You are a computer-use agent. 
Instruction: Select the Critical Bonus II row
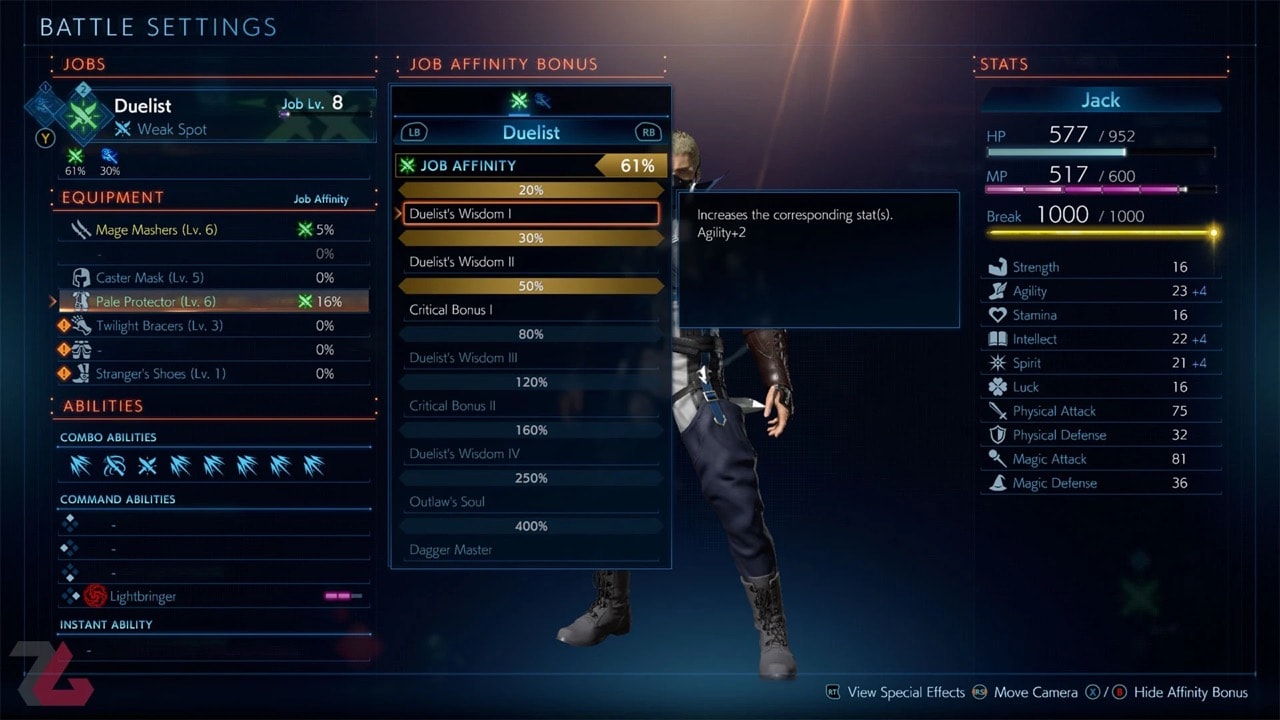(x=530, y=406)
